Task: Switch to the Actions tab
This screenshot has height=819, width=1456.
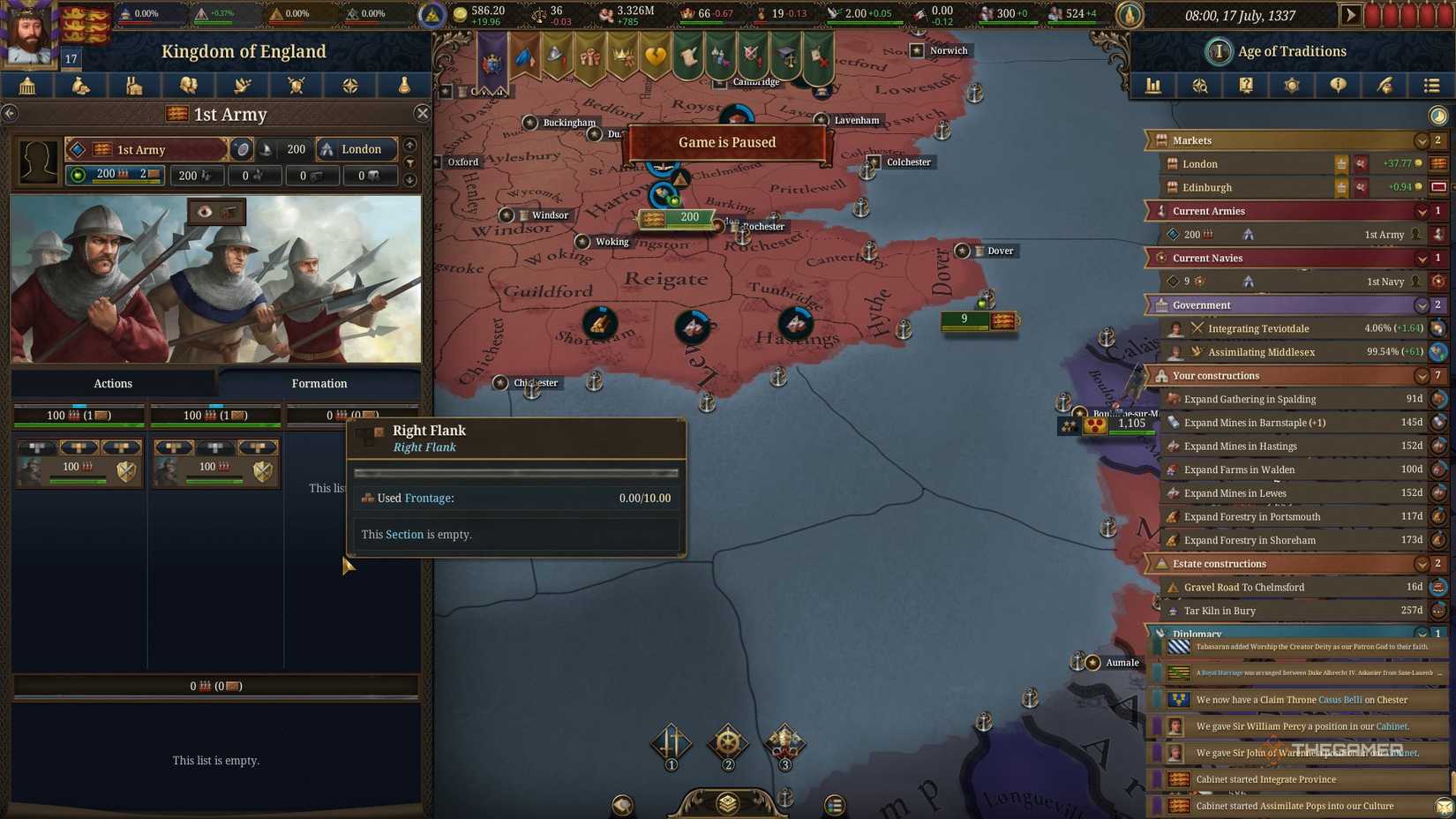Action: [x=112, y=383]
